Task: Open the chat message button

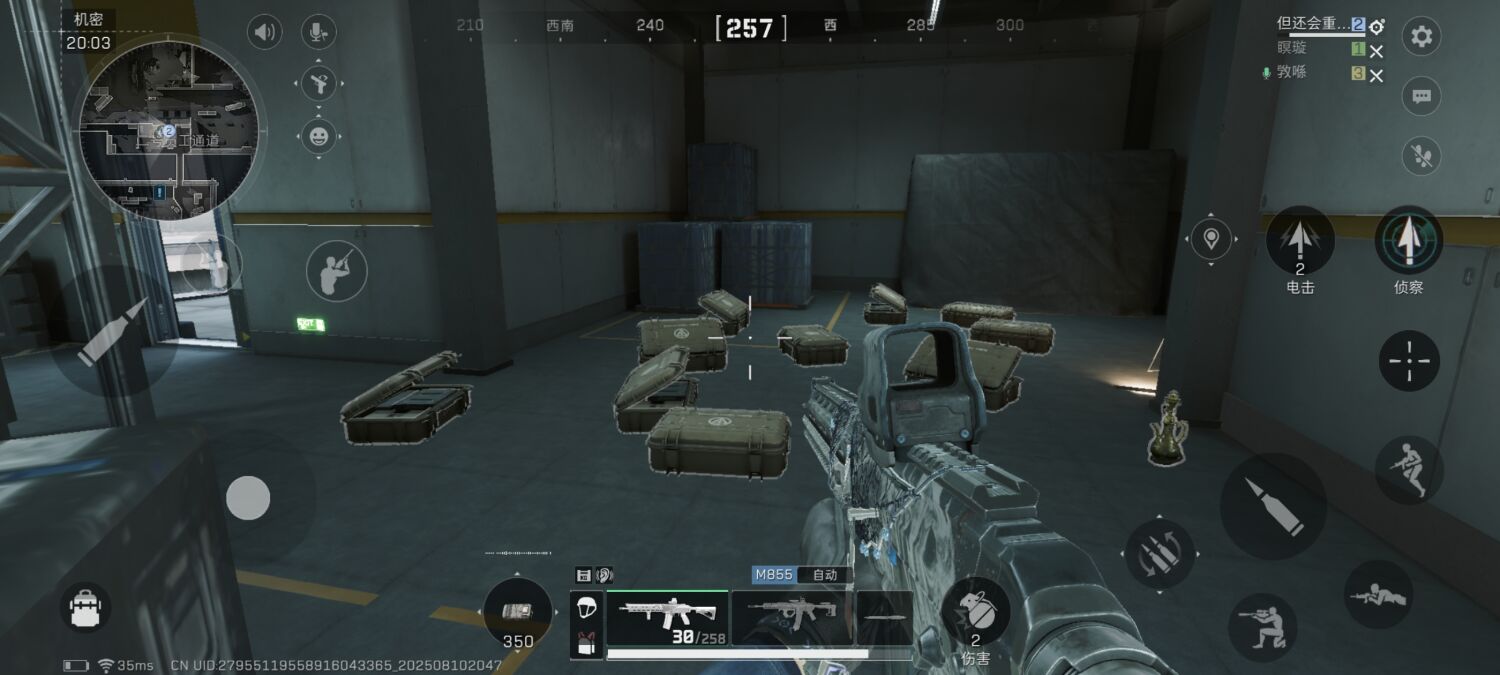Action: pos(1421,97)
